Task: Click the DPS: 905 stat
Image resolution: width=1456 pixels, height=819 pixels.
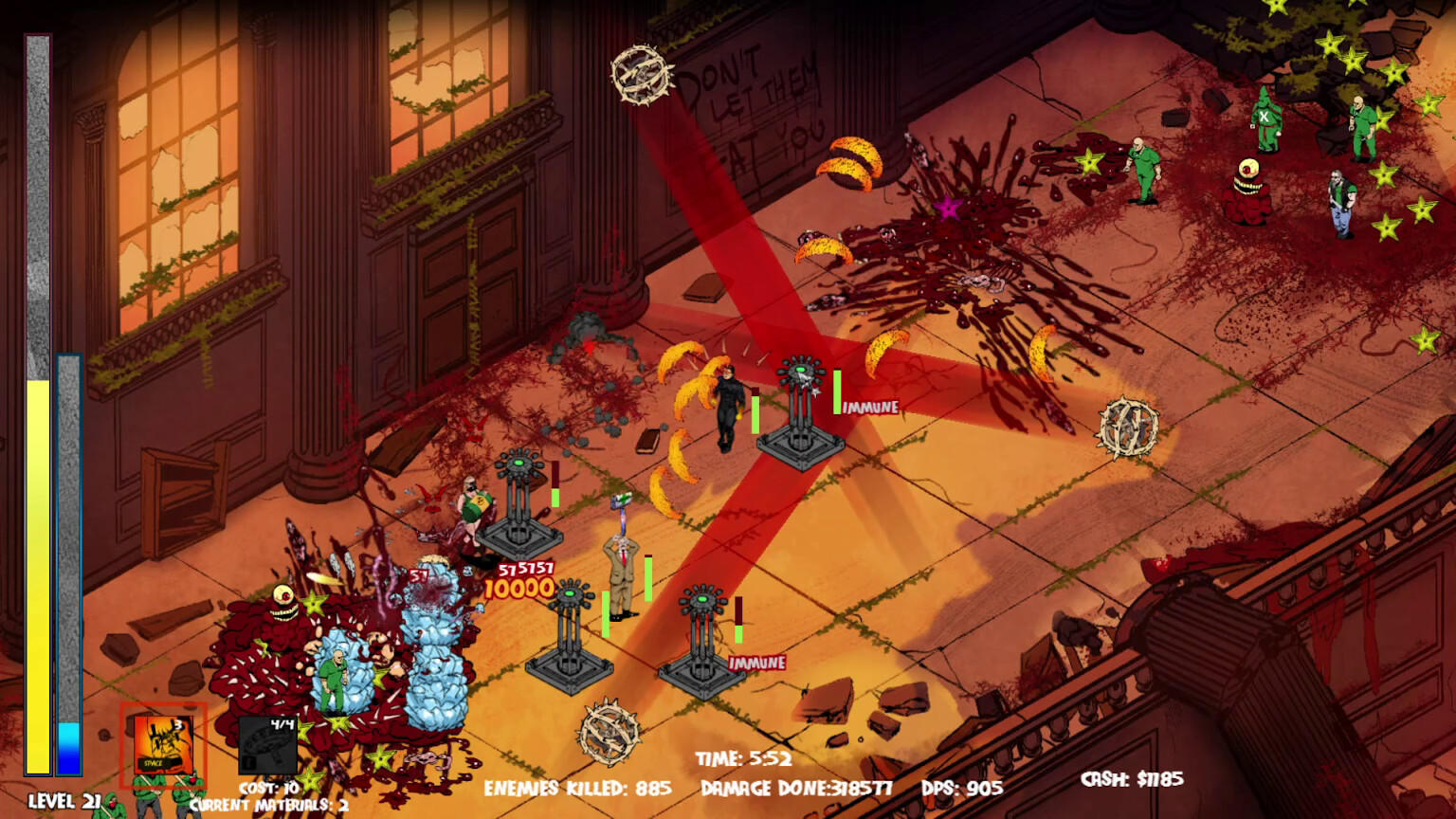Action: pyautogui.click(x=960, y=787)
